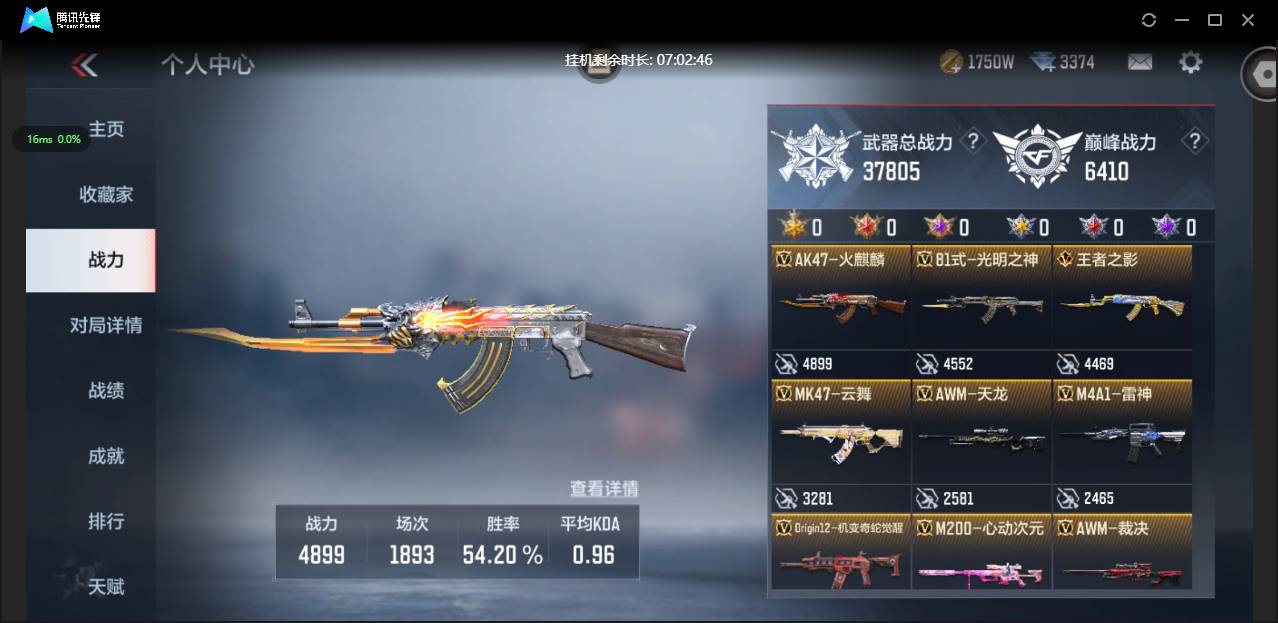This screenshot has width=1278, height=623.
Task: Switch to the 收藏家 tab
Action: click(x=105, y=195)
